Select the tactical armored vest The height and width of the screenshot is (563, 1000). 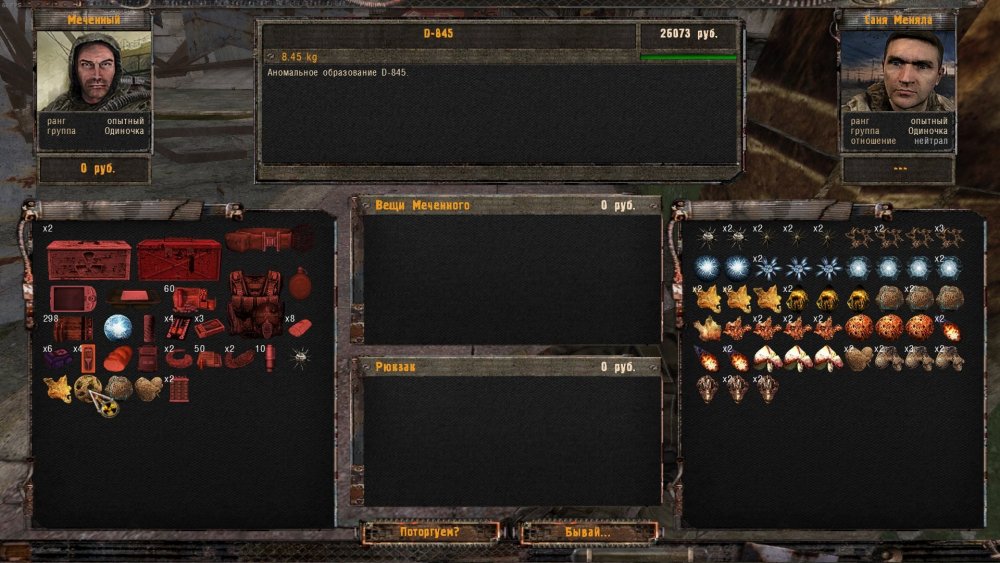tap(255, 302)
